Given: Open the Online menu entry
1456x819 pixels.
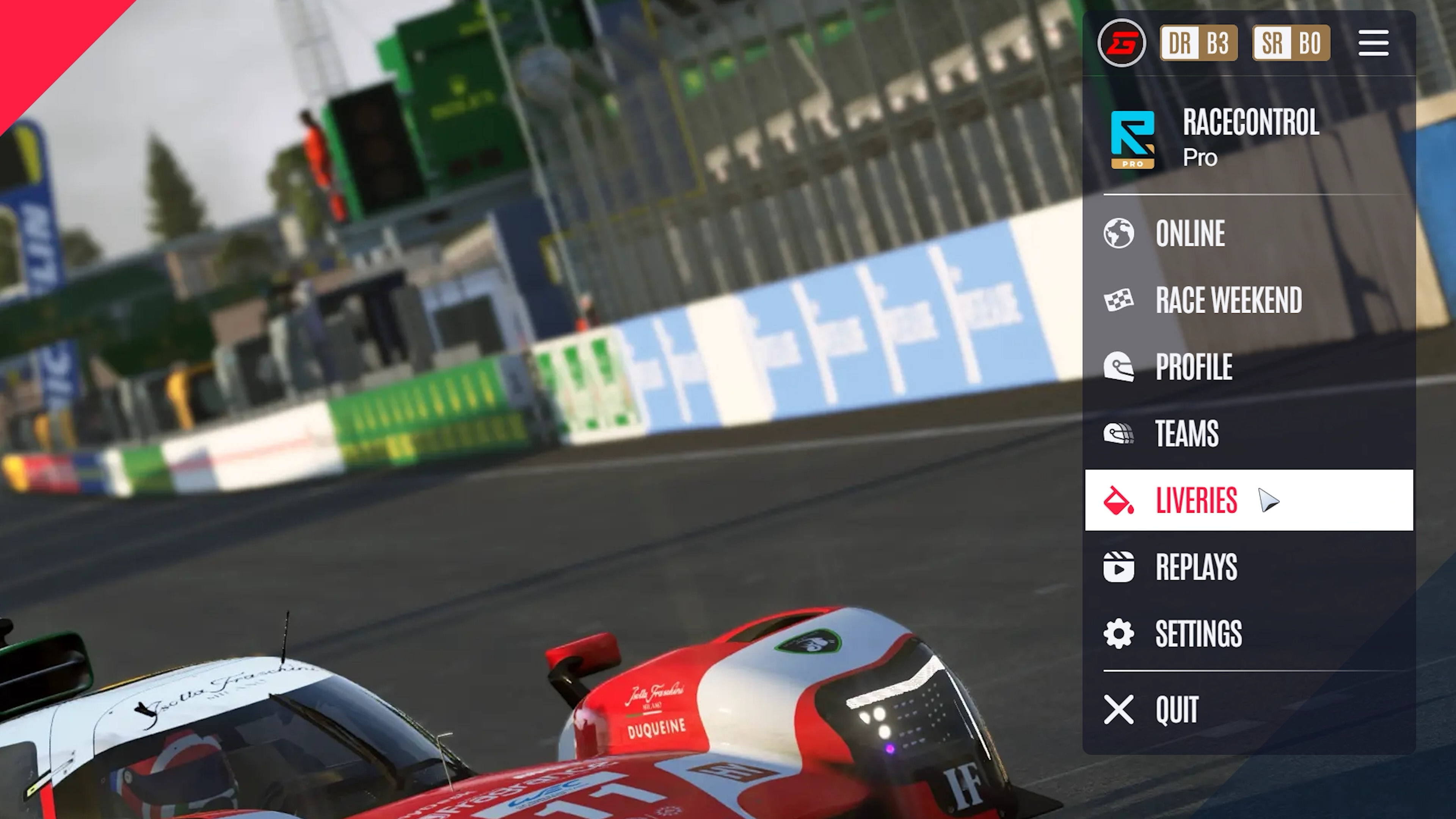Looking at the screenshot, I should click(x=1190, y=233).
